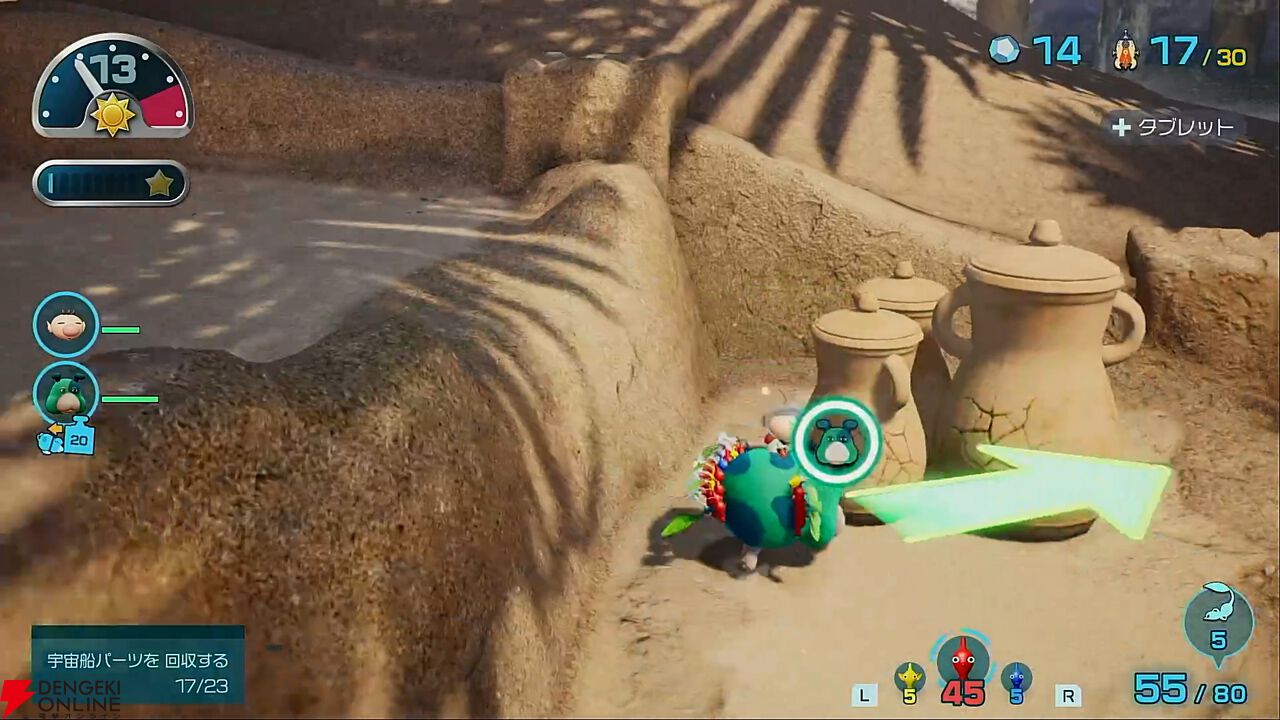
Task: Click the captain's portrait icon
Action: (66, 325)
